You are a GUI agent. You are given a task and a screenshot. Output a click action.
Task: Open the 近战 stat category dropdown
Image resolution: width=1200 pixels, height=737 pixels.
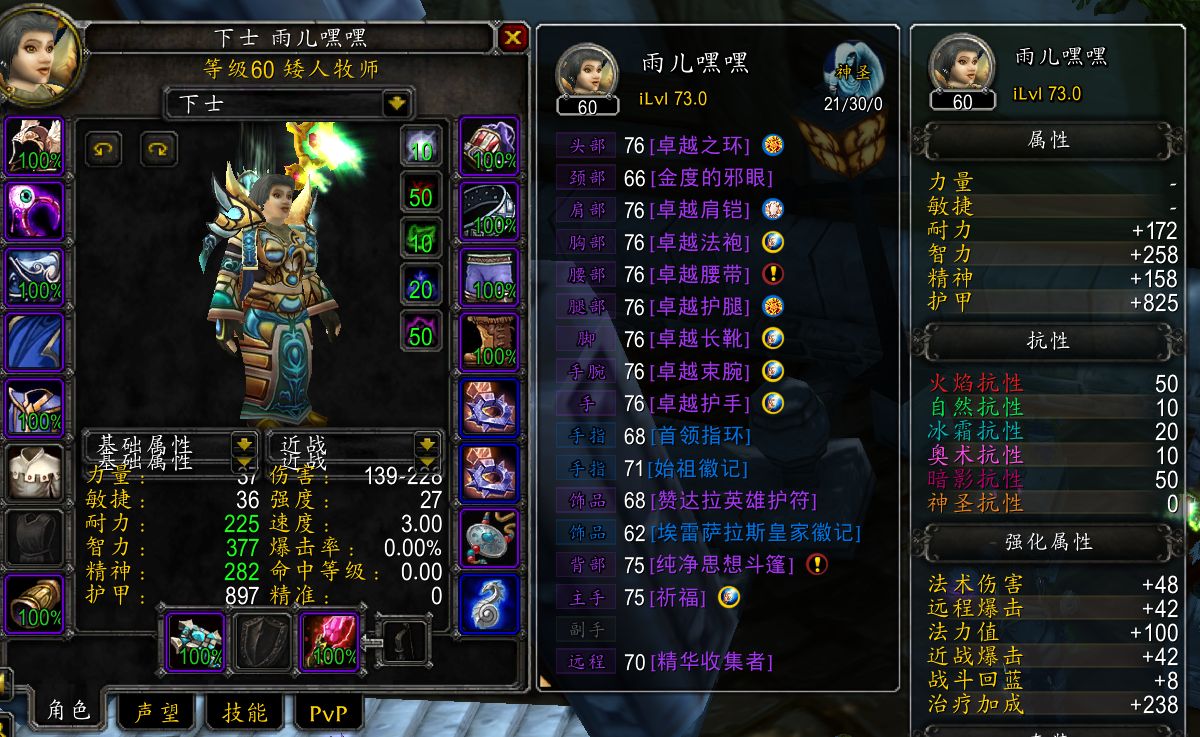point(427,444)
